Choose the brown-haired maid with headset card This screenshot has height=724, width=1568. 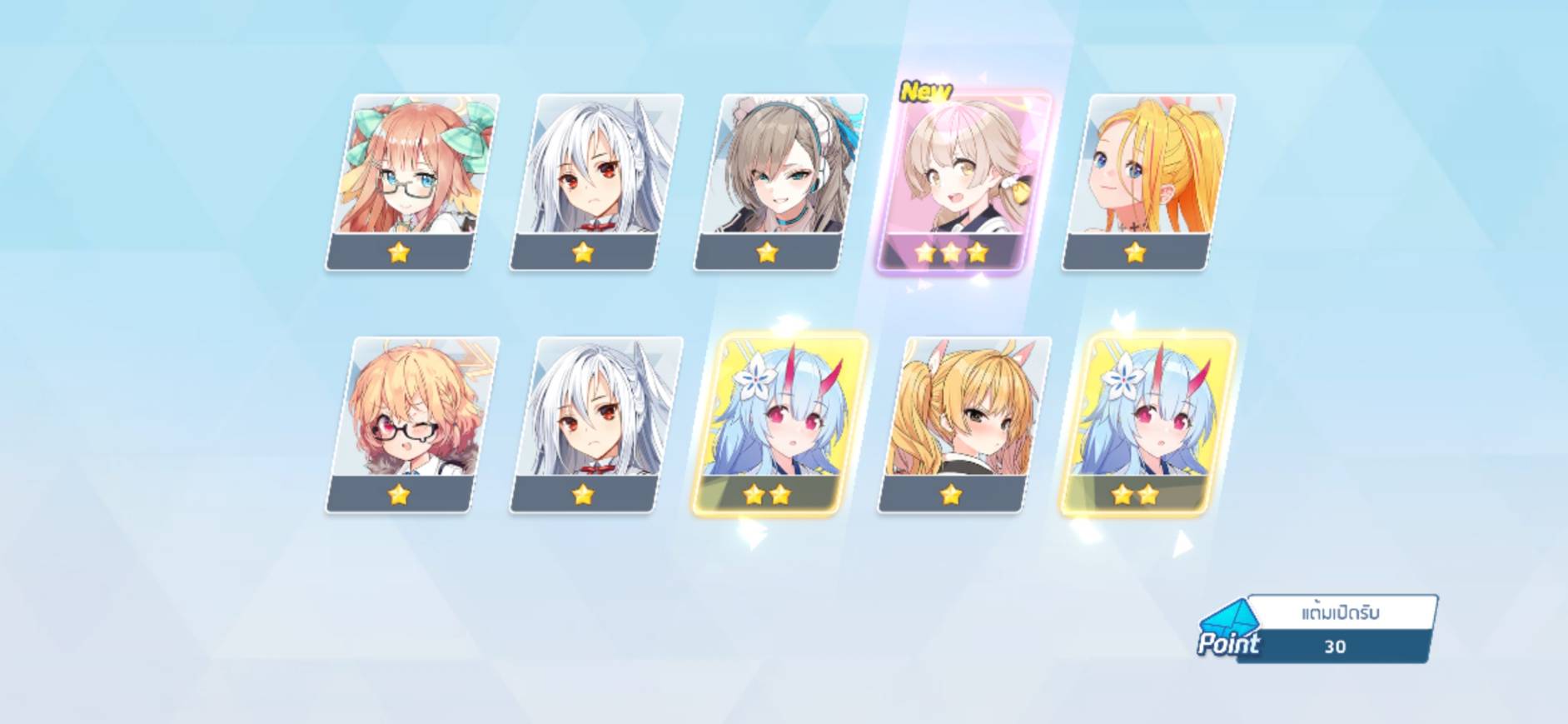coord(780,182)
